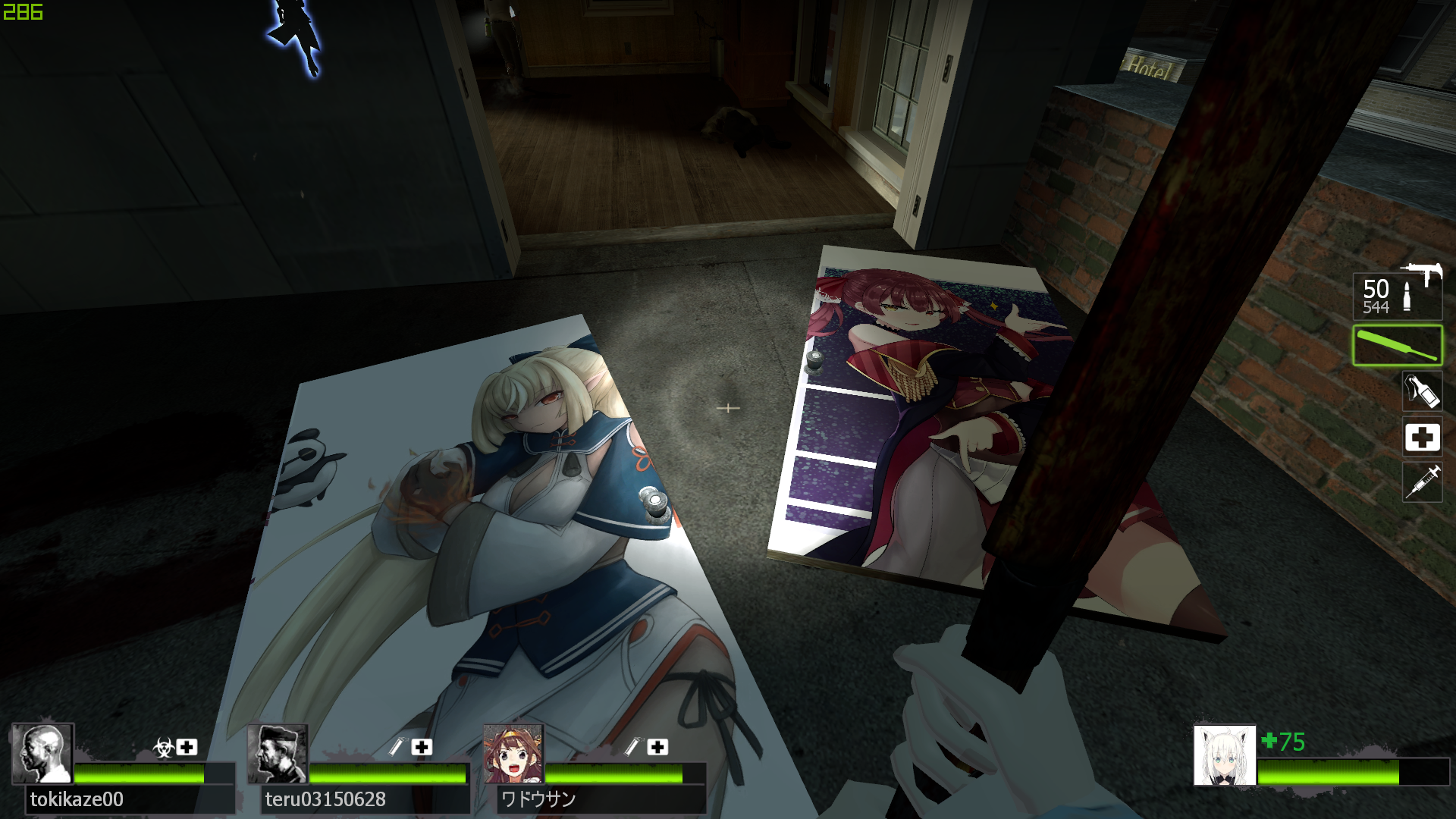Click the pain pills icon above teru03150628

[397, 745]
